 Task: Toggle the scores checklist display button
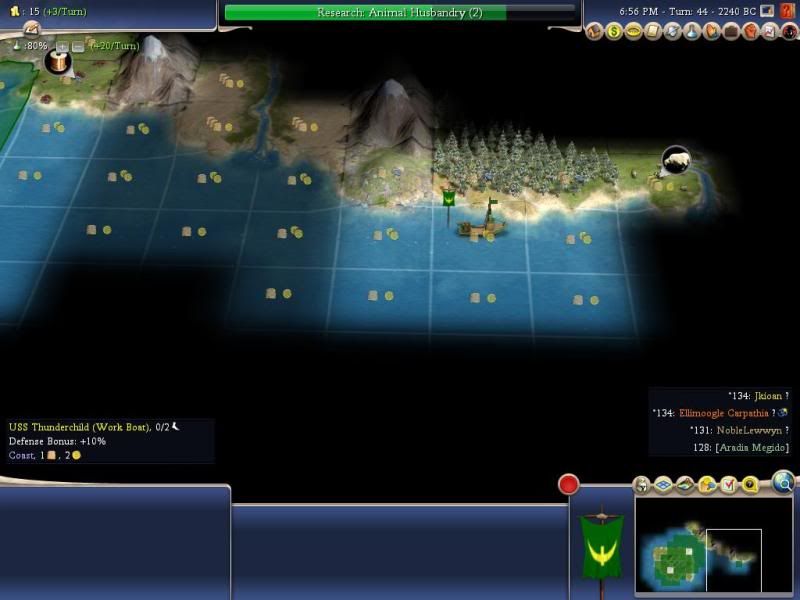tap(728, 485)
